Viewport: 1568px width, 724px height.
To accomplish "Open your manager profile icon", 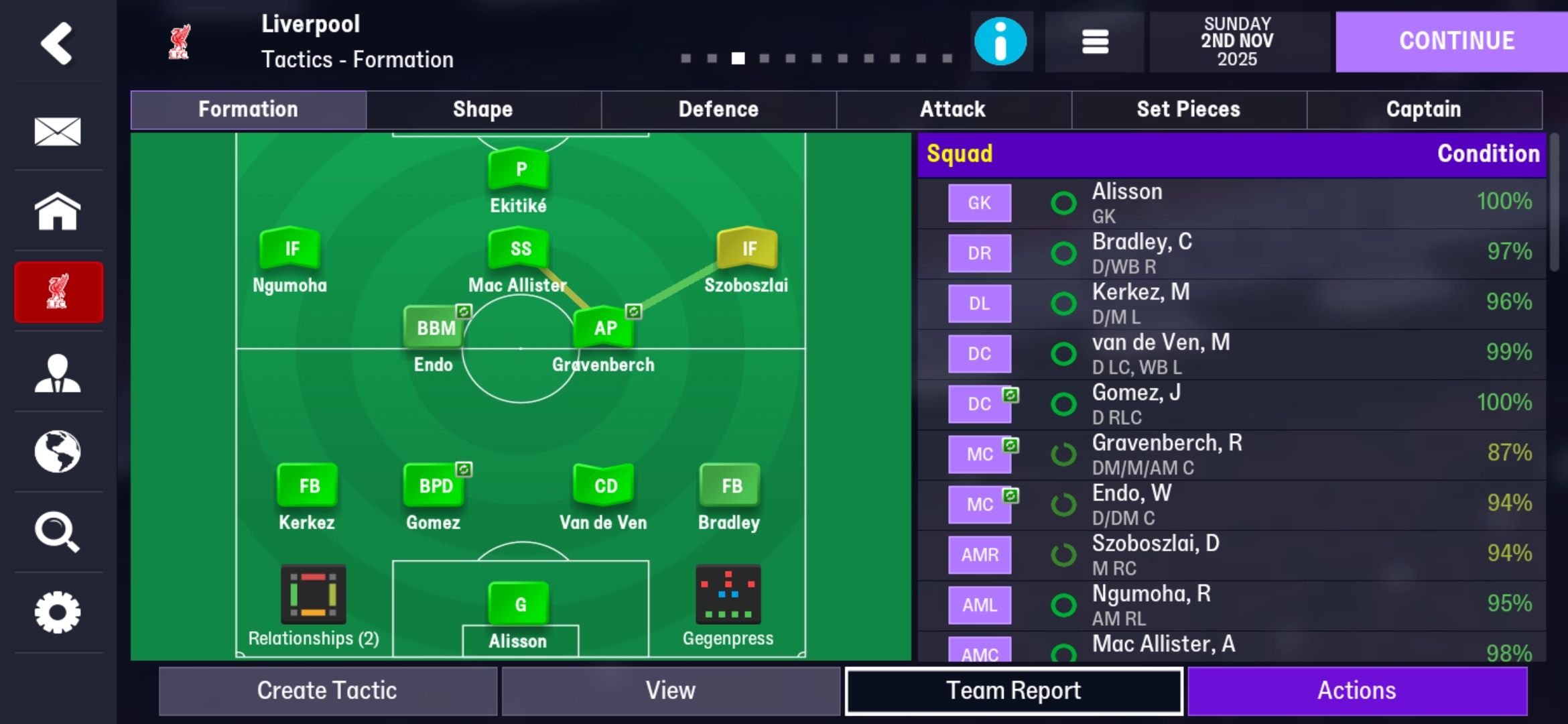I will point(58,372).
